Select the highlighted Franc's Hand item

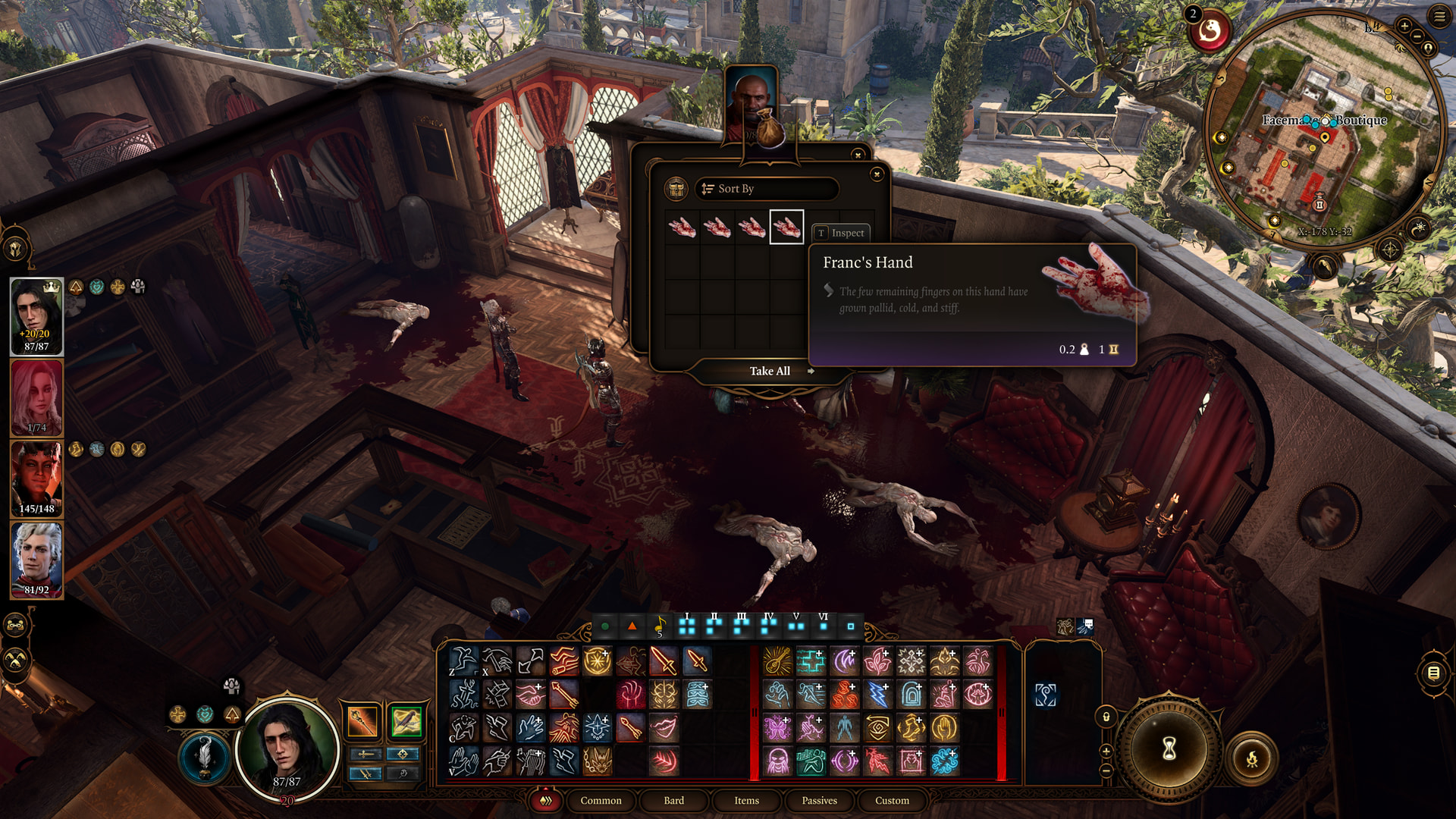click(786, 227)
